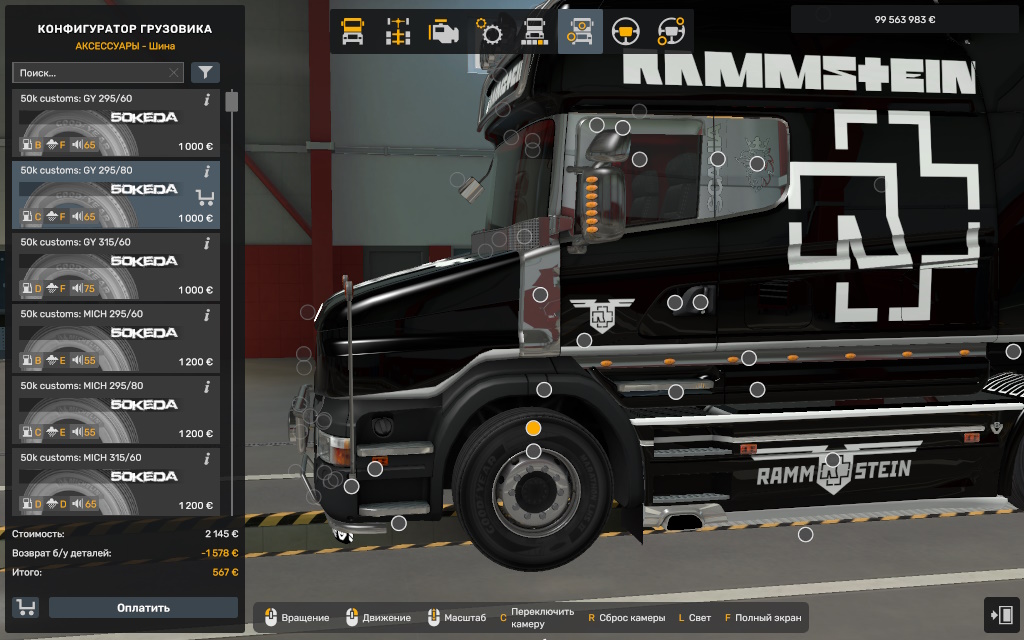
Task: Open the shopping cart icon button
Action: pyautogui.click(x=25, y=607)
